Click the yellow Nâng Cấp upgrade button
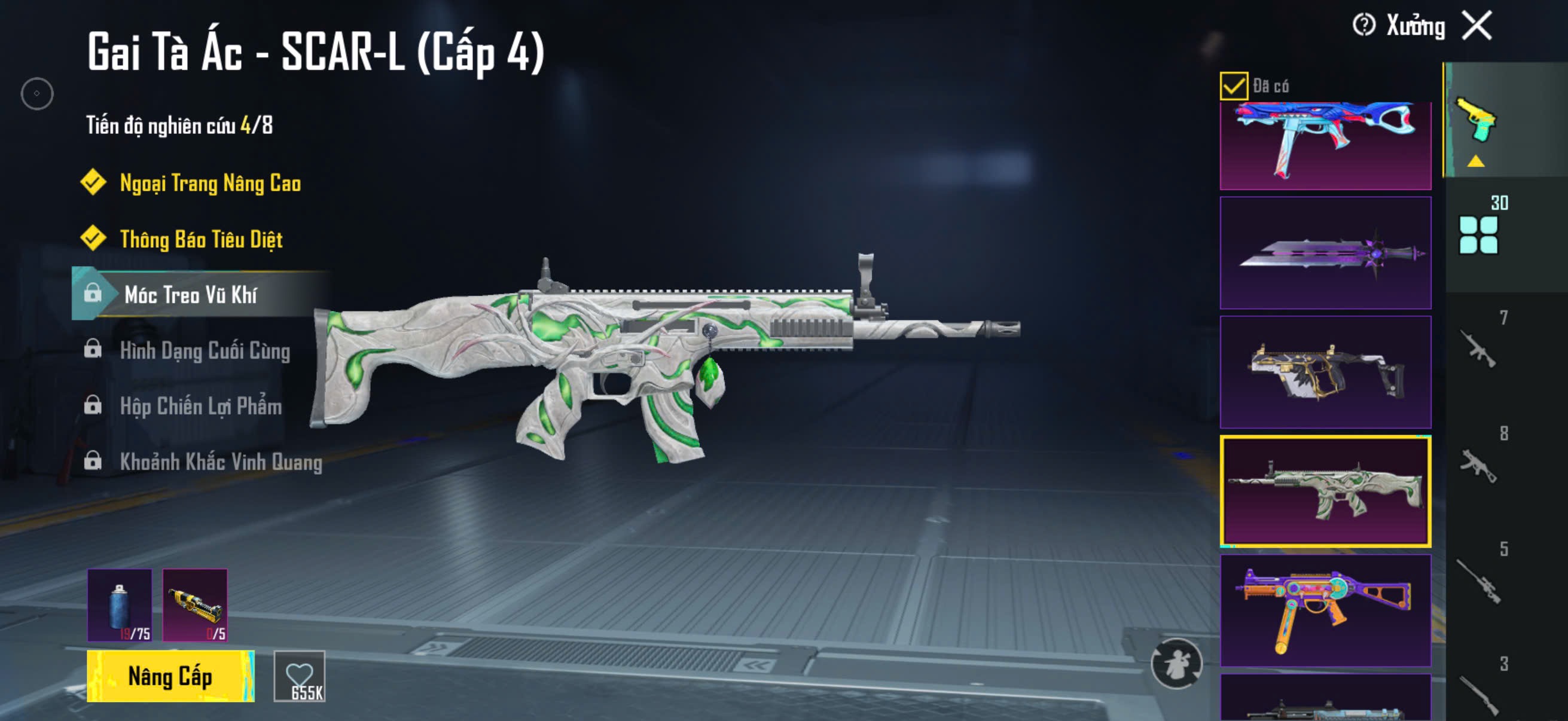1568x721 pixels. (170, 676)
